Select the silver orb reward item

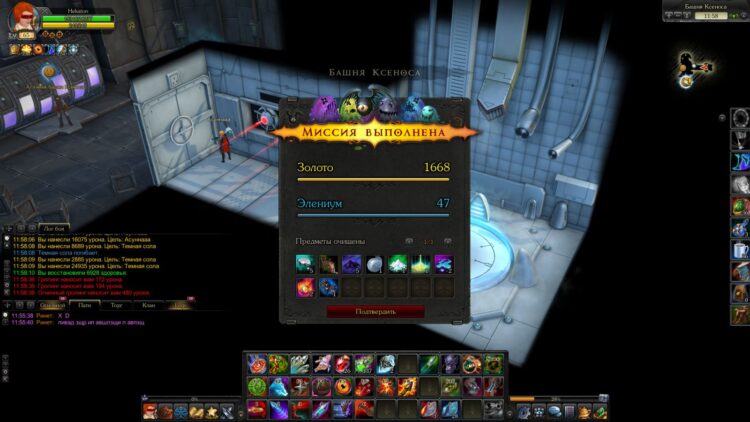(x=374, y=264)
